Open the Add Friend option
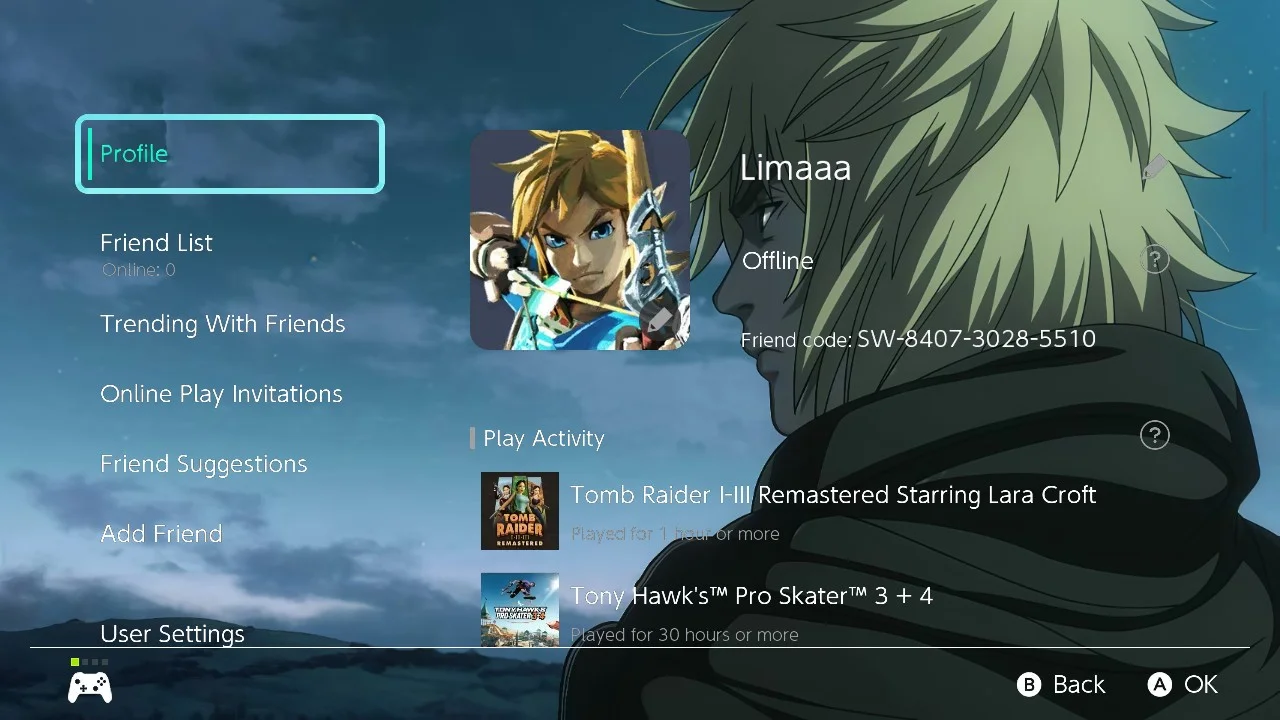 (x=161, y=533)
